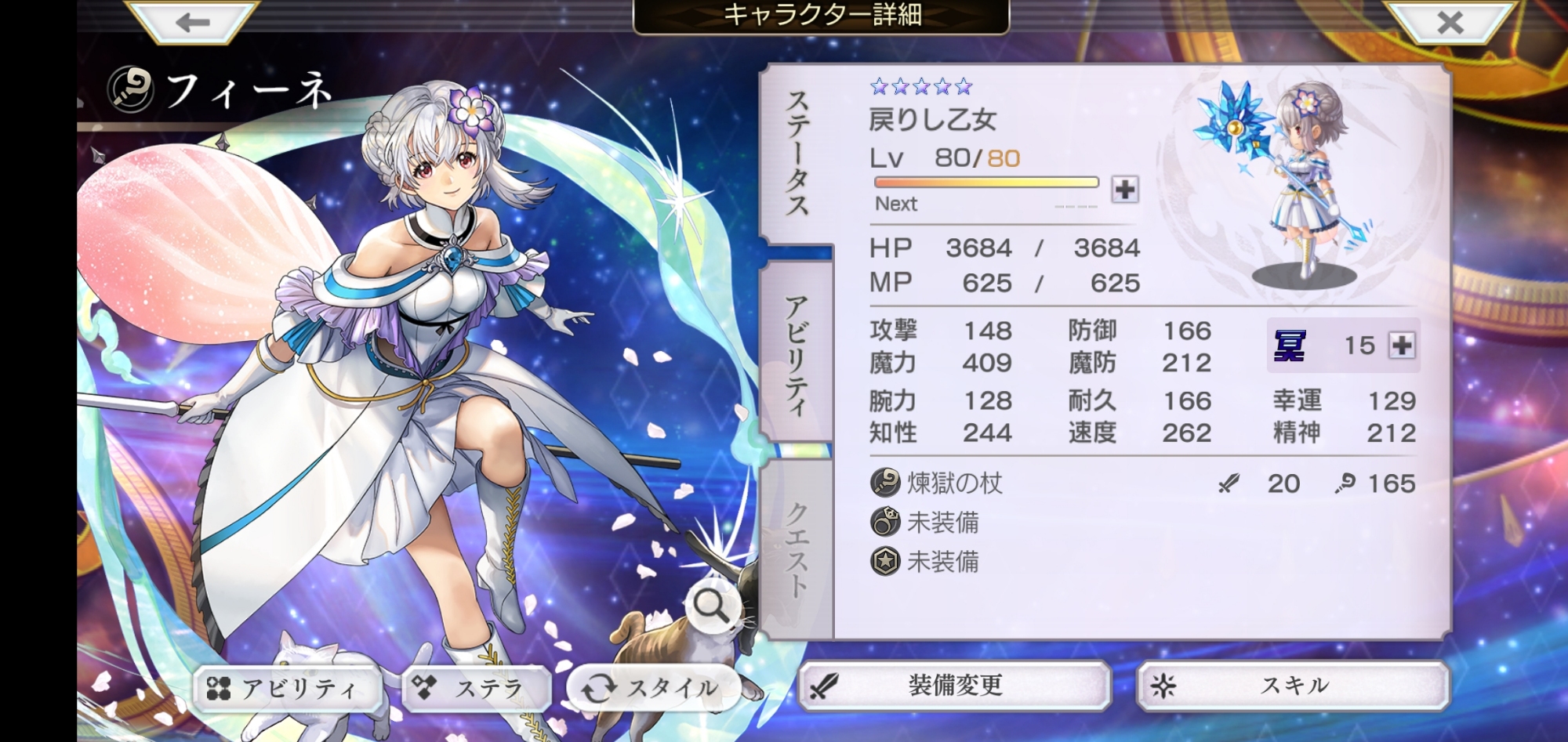Open the ステラ menu

477,689
